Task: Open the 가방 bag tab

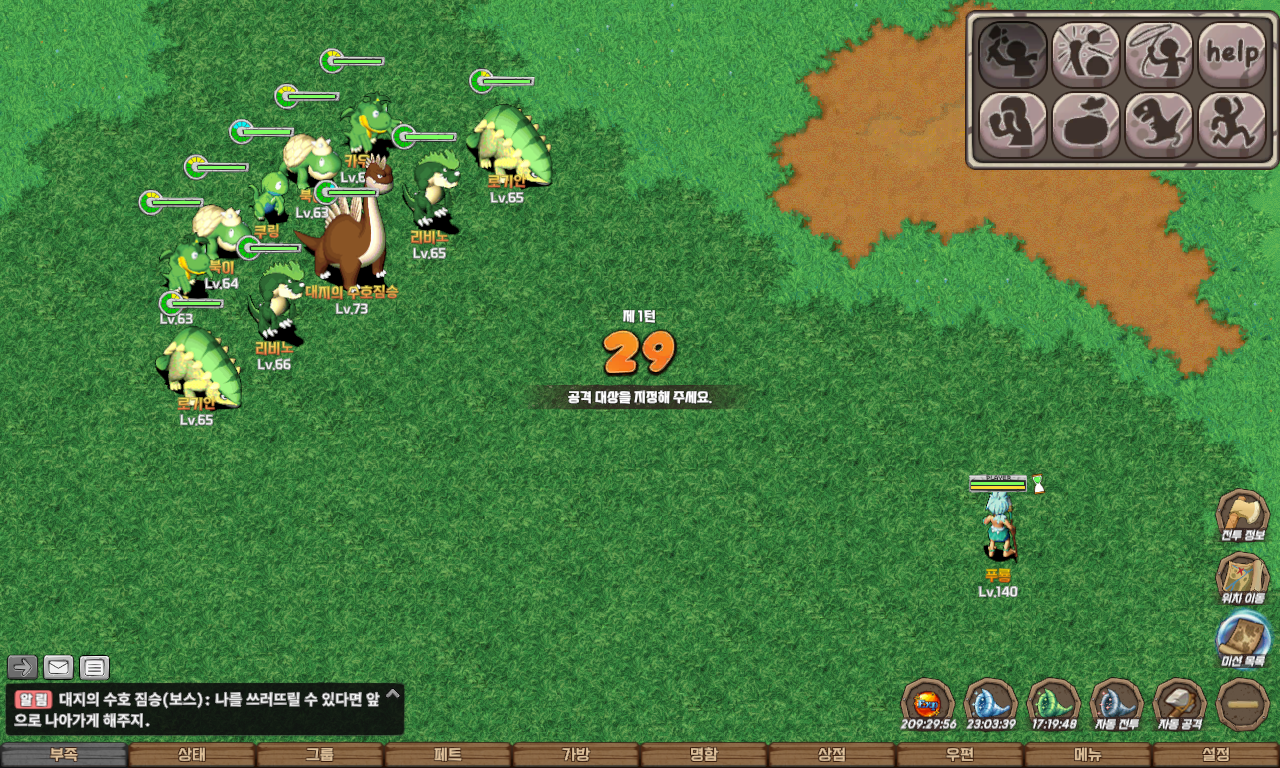Action: point(576,755)
